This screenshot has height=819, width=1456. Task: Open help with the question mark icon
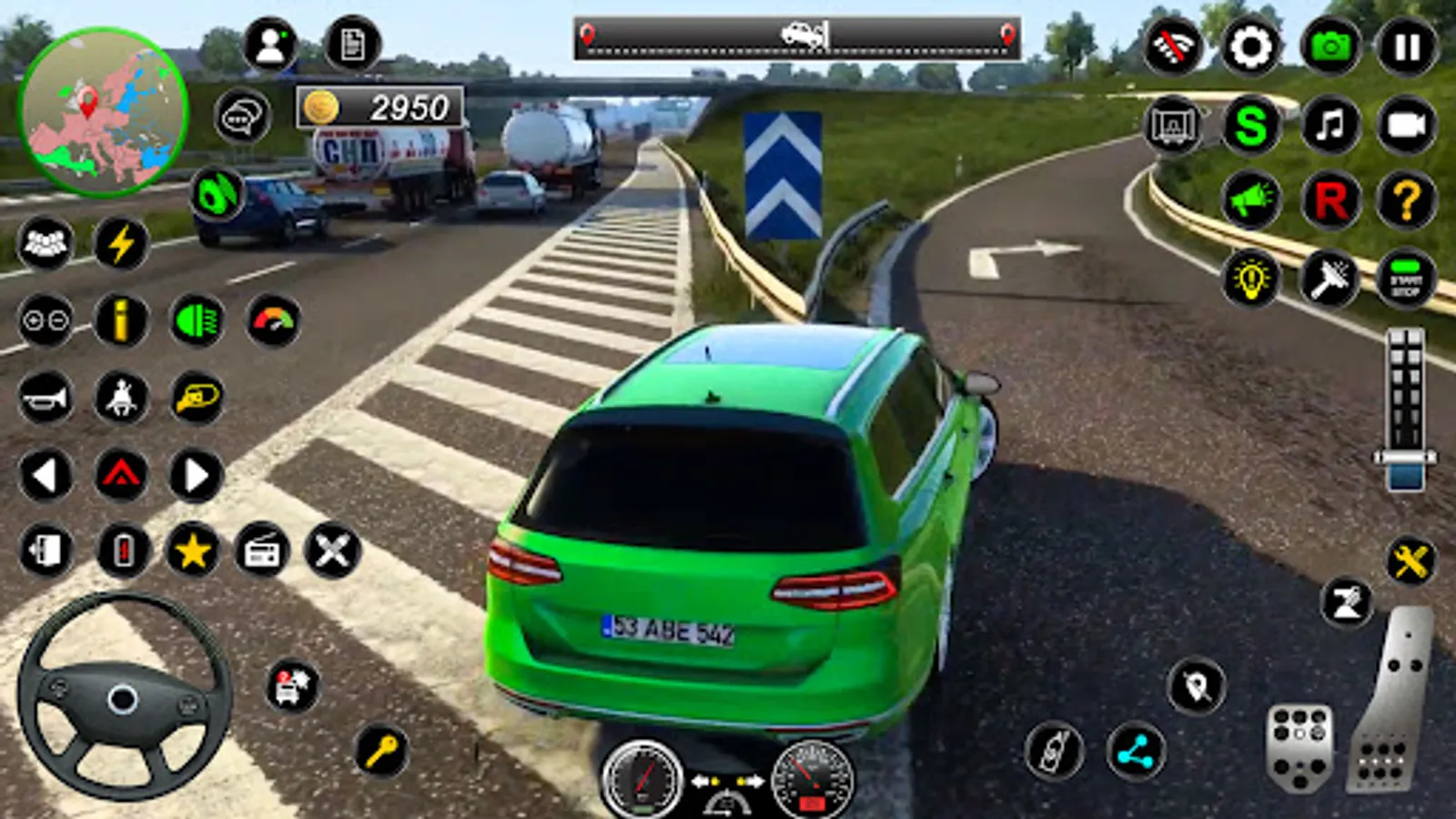[x=1406, y=200]
